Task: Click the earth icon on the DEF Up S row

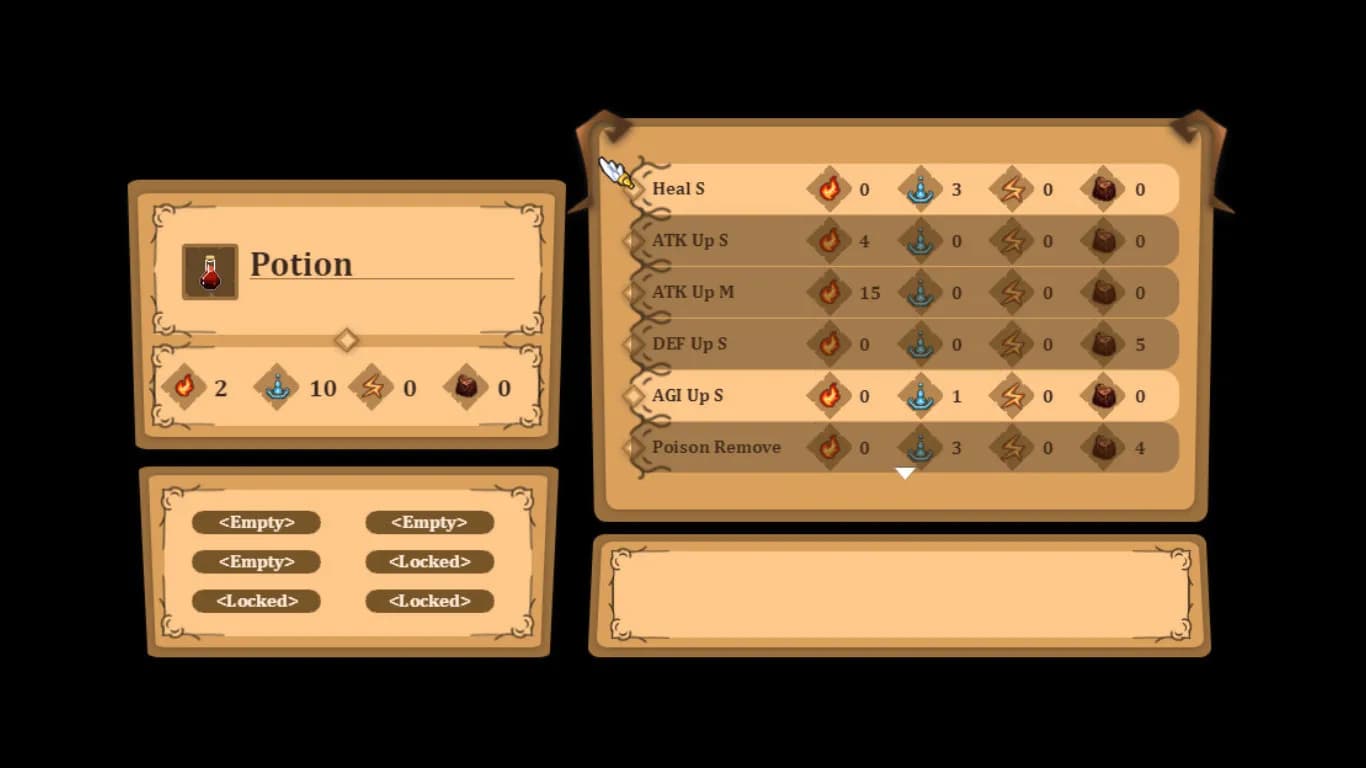Action: pos(1104,344)
